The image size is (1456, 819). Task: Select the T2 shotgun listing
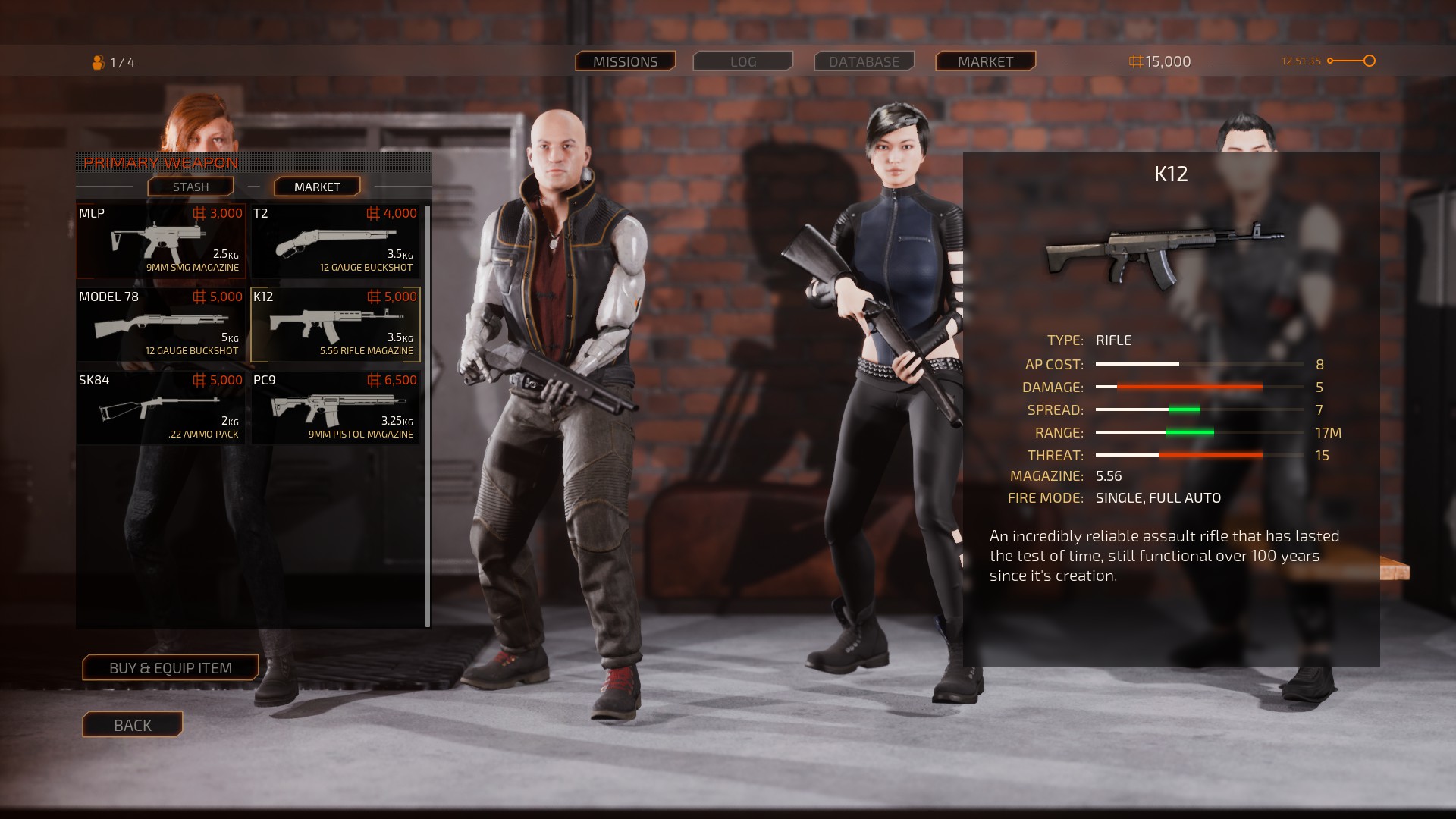(x=335, y=240)
